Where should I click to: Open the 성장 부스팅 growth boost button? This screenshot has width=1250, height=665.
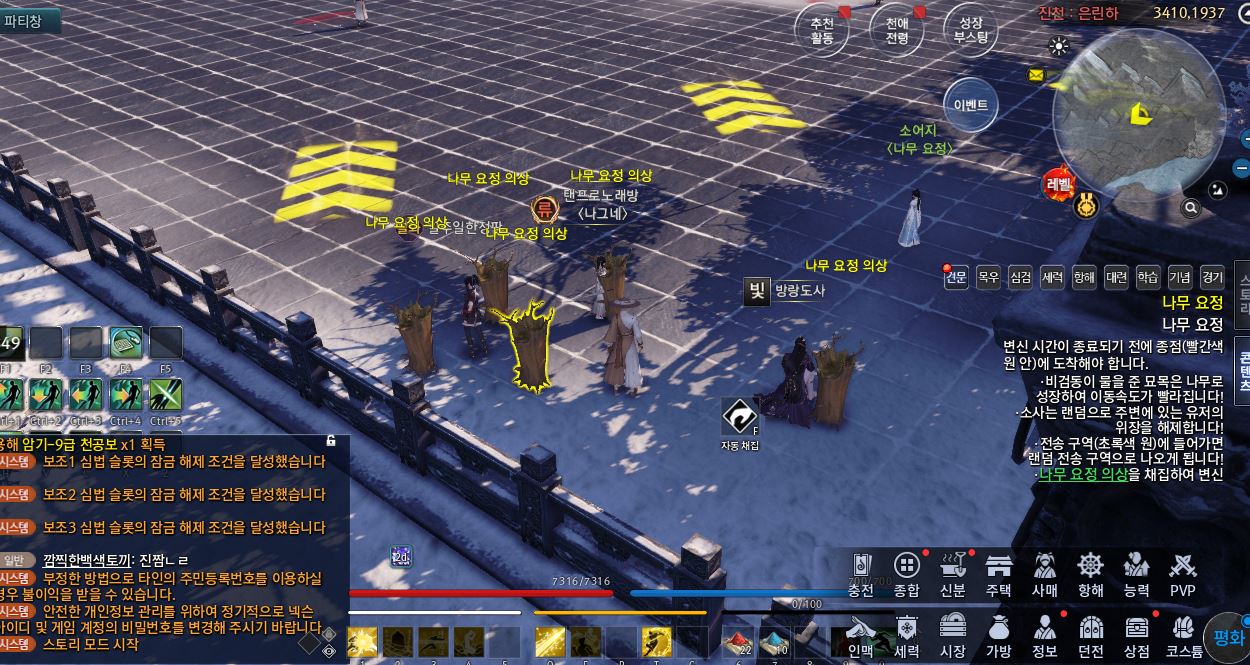click(970, 31)
